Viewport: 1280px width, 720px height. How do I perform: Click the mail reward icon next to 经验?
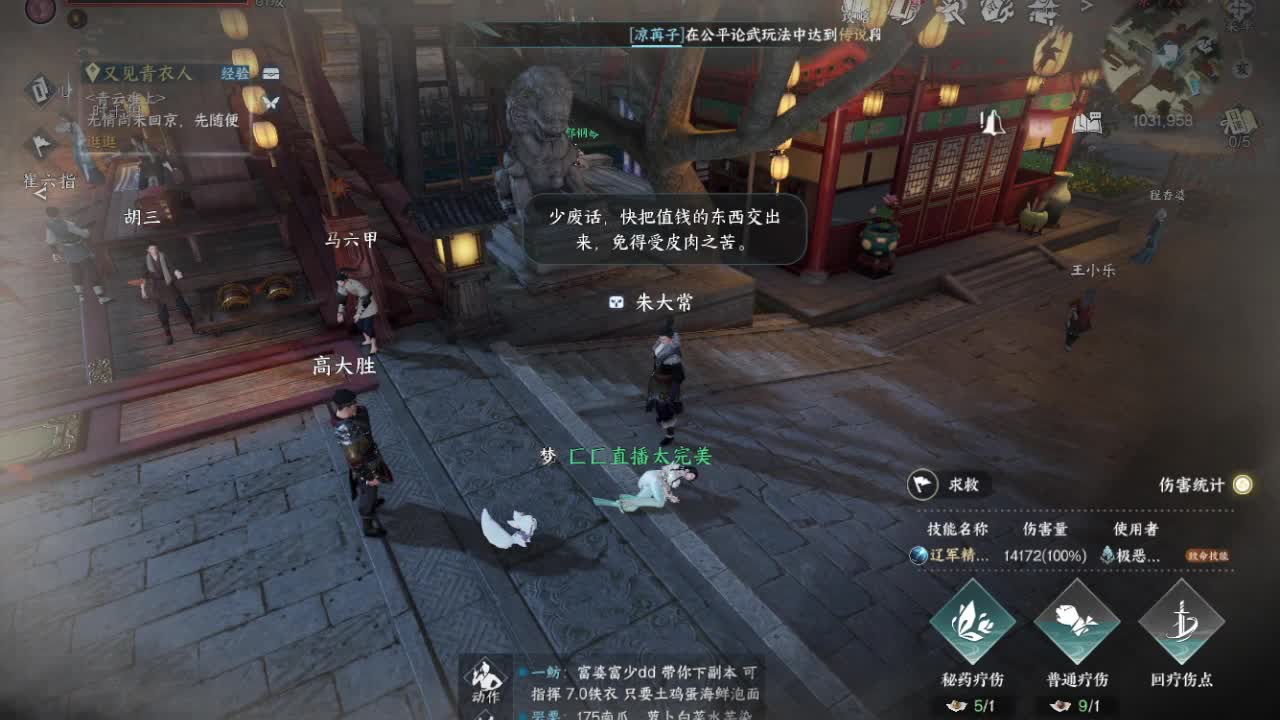tap(270, 73)
